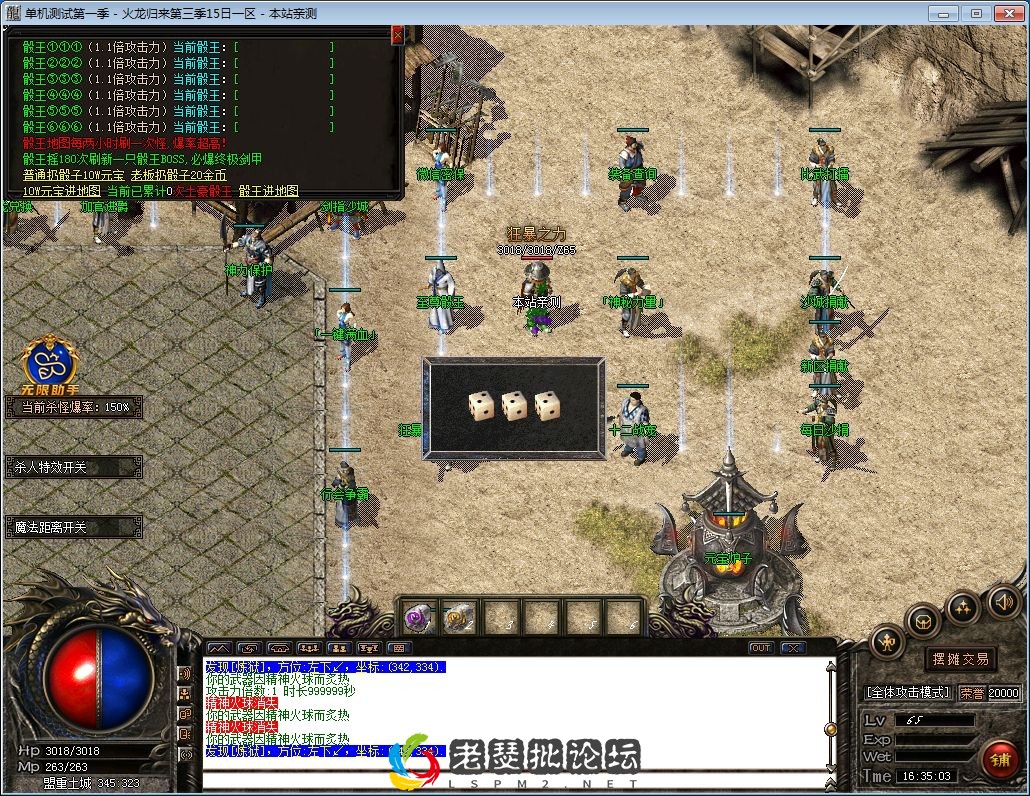Toggle sound with the speaker icon
The width and height of the screenshot is (1030, 796).
pyautogui.click(x=1003, y=601)
